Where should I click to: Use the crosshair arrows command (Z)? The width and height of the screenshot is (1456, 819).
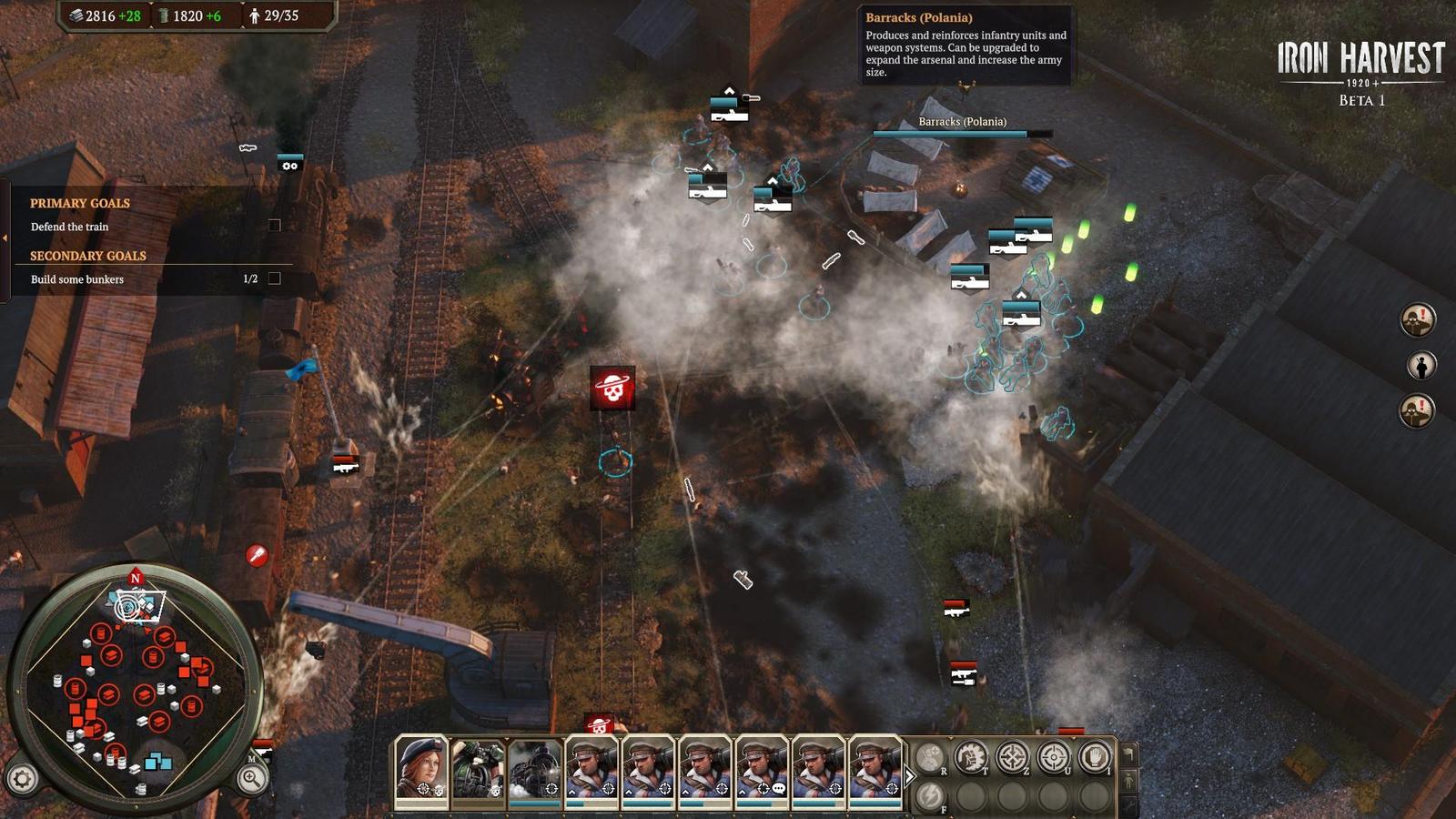[1012, 757]
